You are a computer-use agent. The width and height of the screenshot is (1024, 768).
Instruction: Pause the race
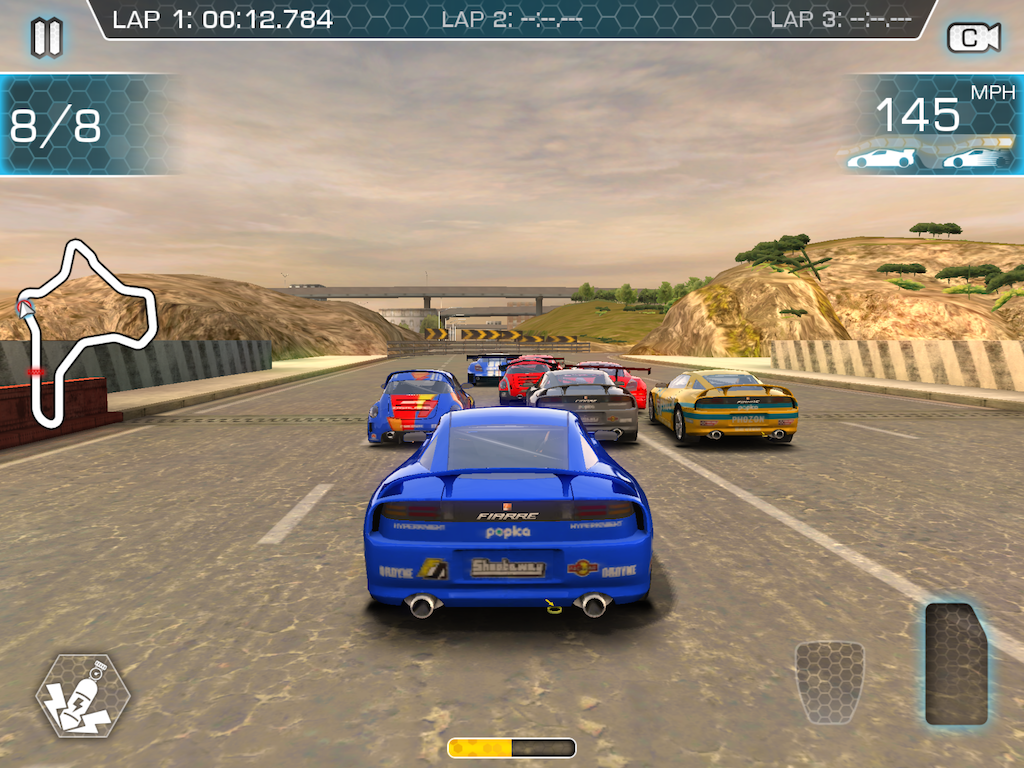click(x=47, y=37)
